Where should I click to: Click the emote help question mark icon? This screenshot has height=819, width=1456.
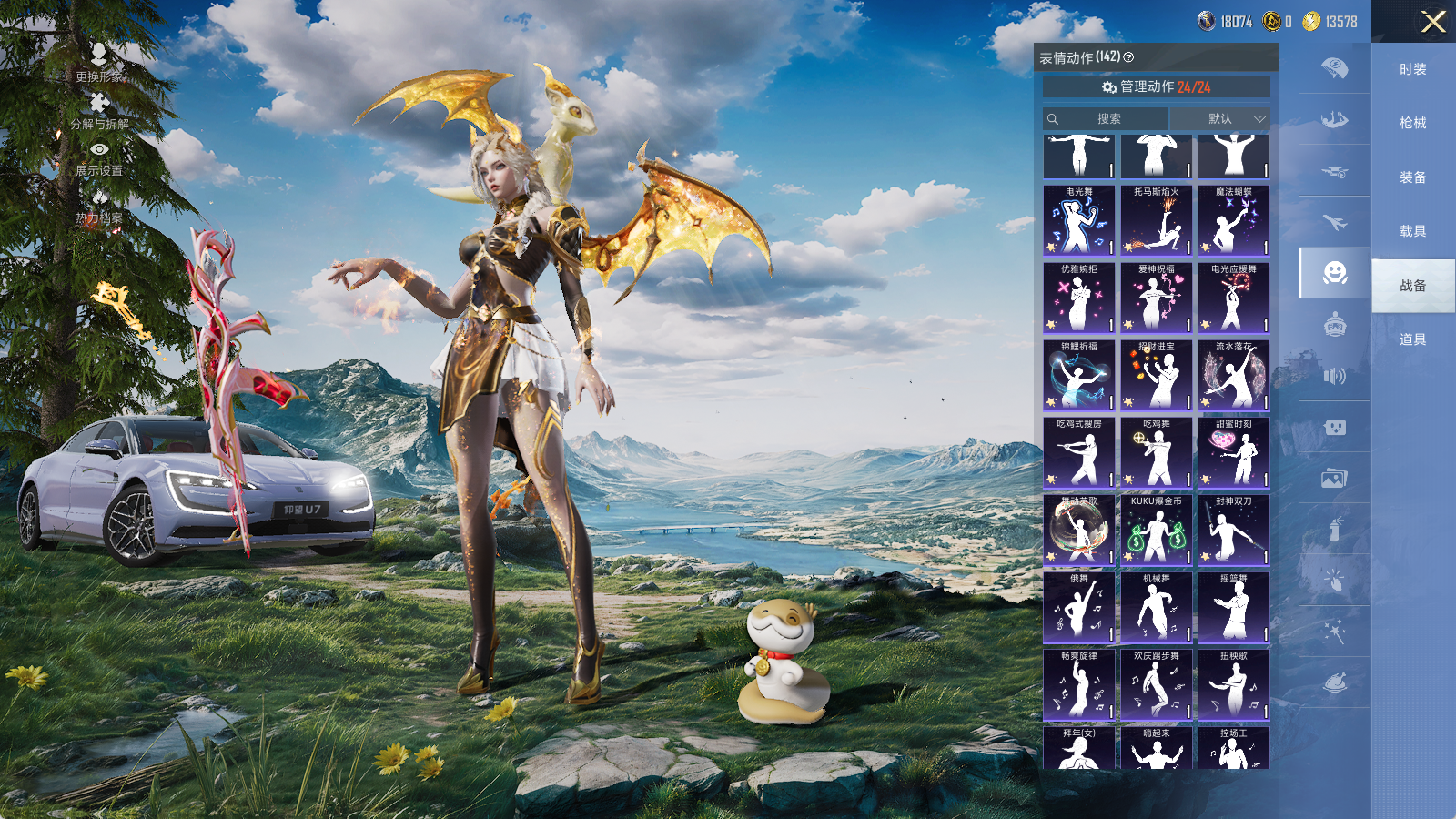(x=1129, y=57)
